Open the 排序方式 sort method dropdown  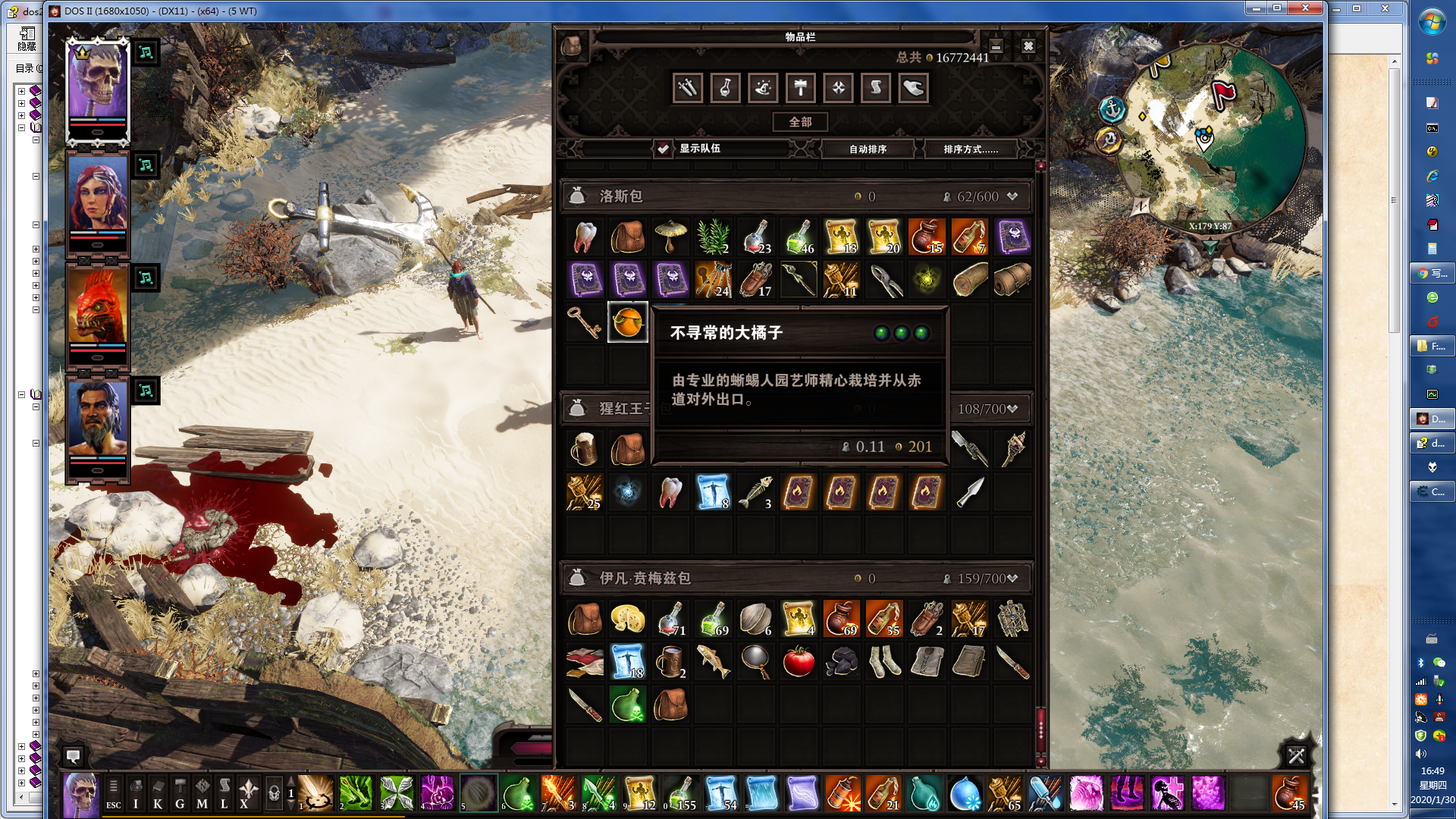[x=971, y=149]
